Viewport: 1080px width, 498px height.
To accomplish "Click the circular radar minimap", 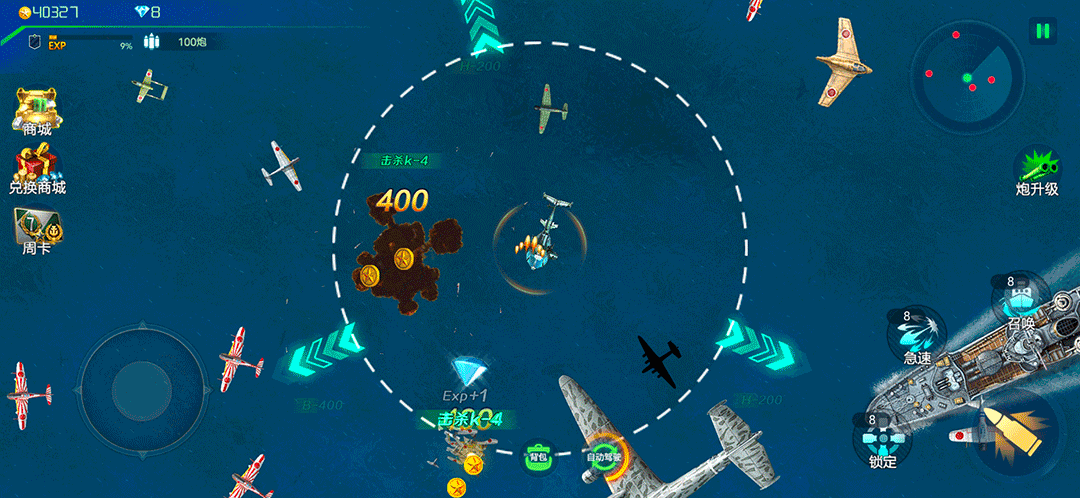I will click(966, 78).
